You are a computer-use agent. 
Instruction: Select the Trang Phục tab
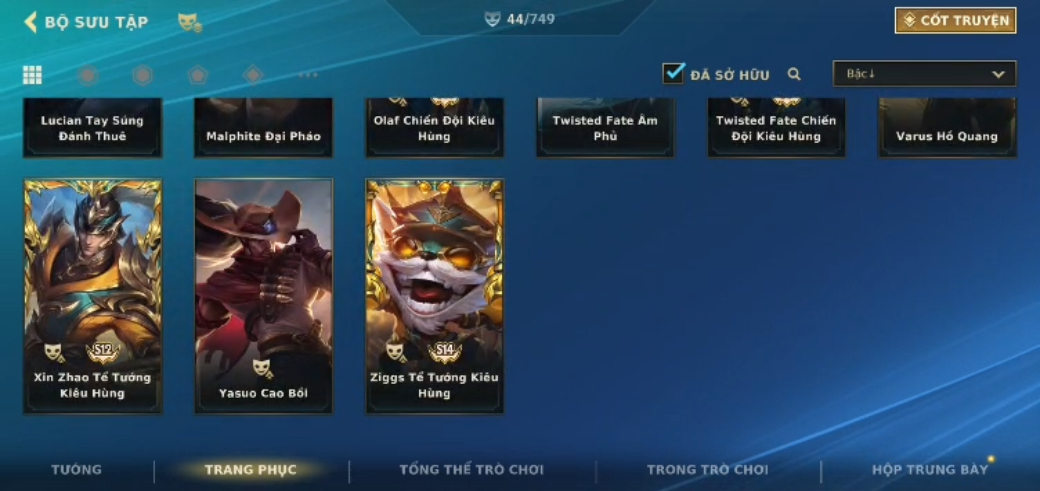tap(250, 470)
